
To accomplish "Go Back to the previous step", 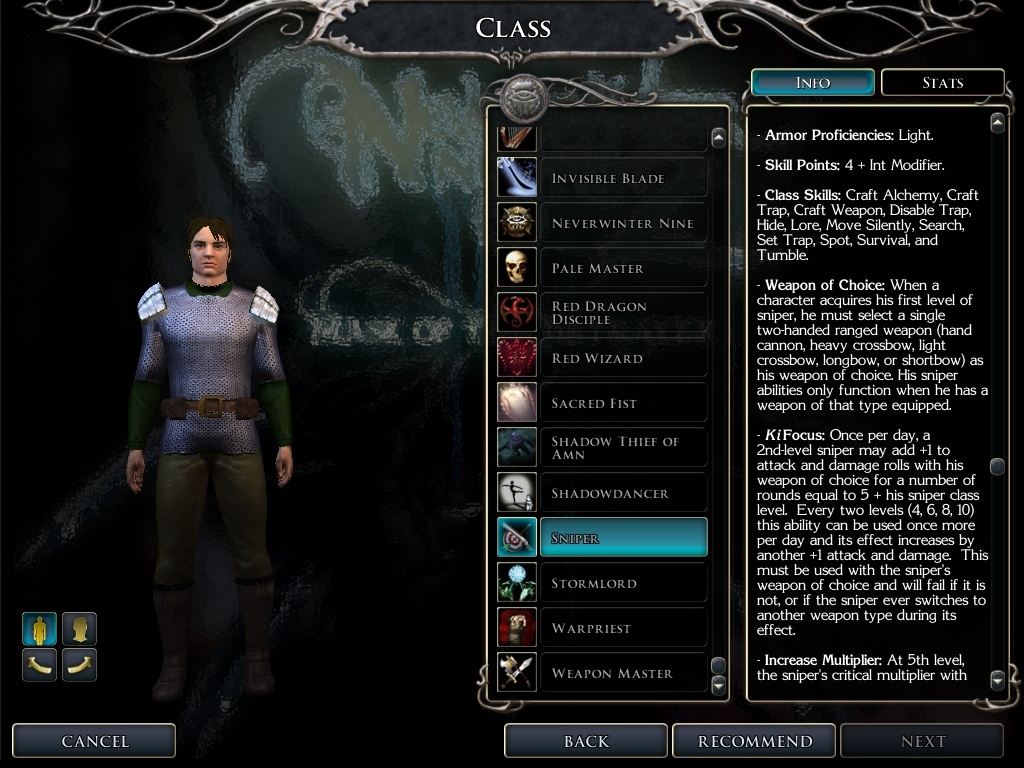I will coord(586,741).
